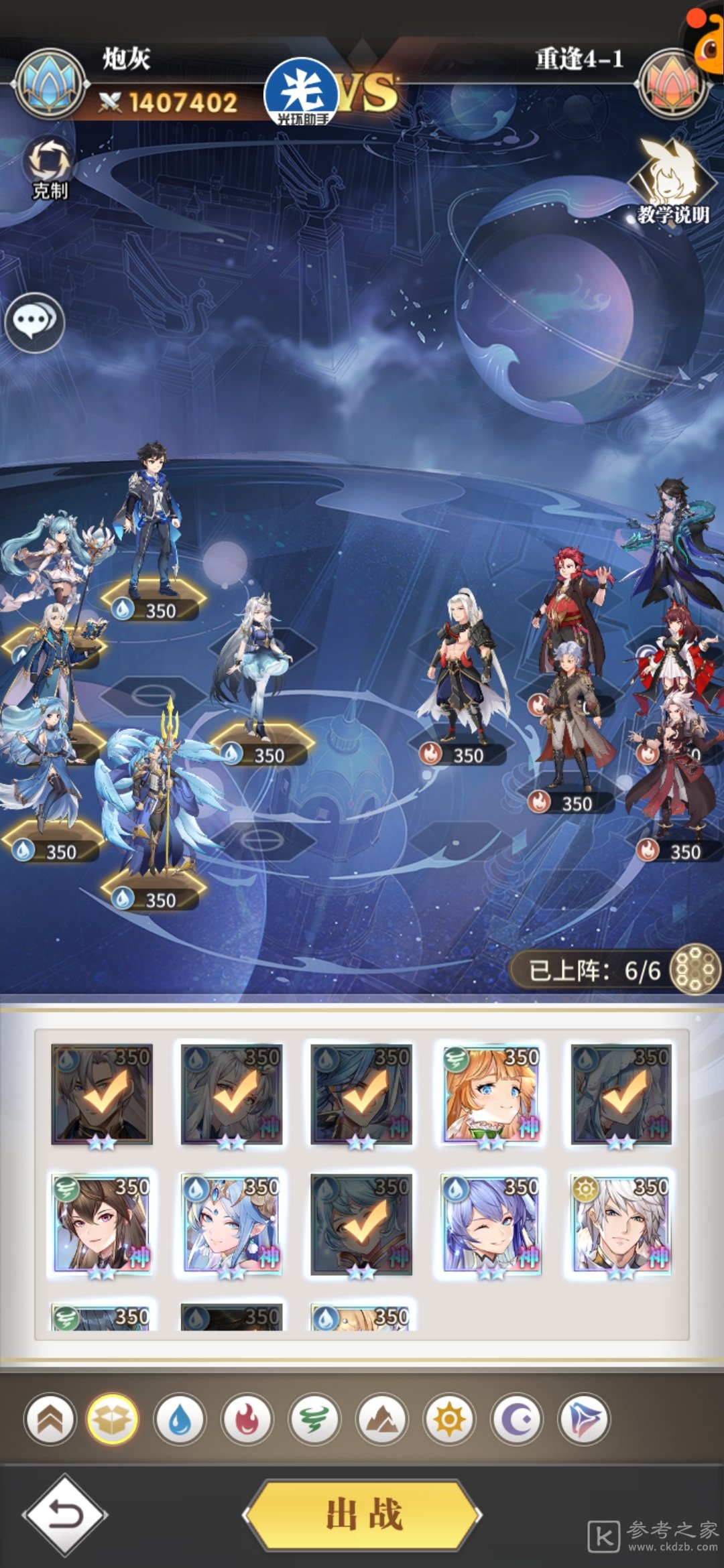Image resolution: width=724 pixels, height=1568 pixels.
Task: Choose the winking purple-haired water hero card
Action: click(491, 1224)
